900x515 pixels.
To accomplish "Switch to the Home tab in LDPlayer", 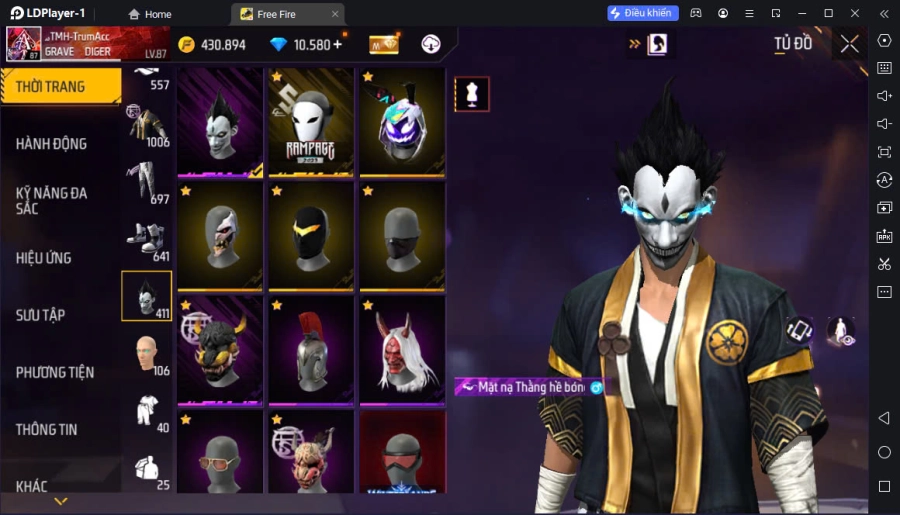I will pos(150,14).
